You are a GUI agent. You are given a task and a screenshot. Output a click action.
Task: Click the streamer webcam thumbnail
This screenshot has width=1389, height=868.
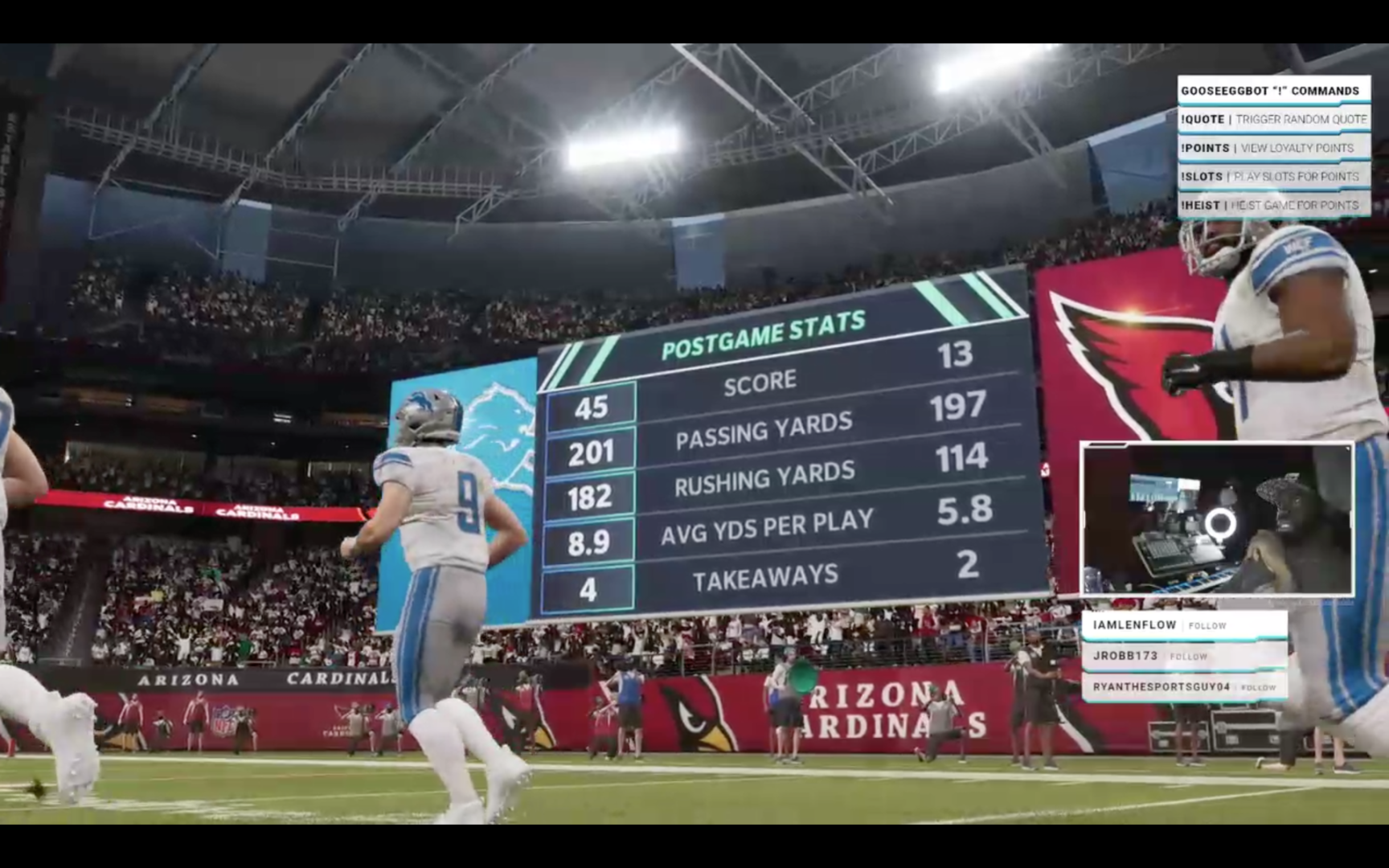(x=1217, y=519)
